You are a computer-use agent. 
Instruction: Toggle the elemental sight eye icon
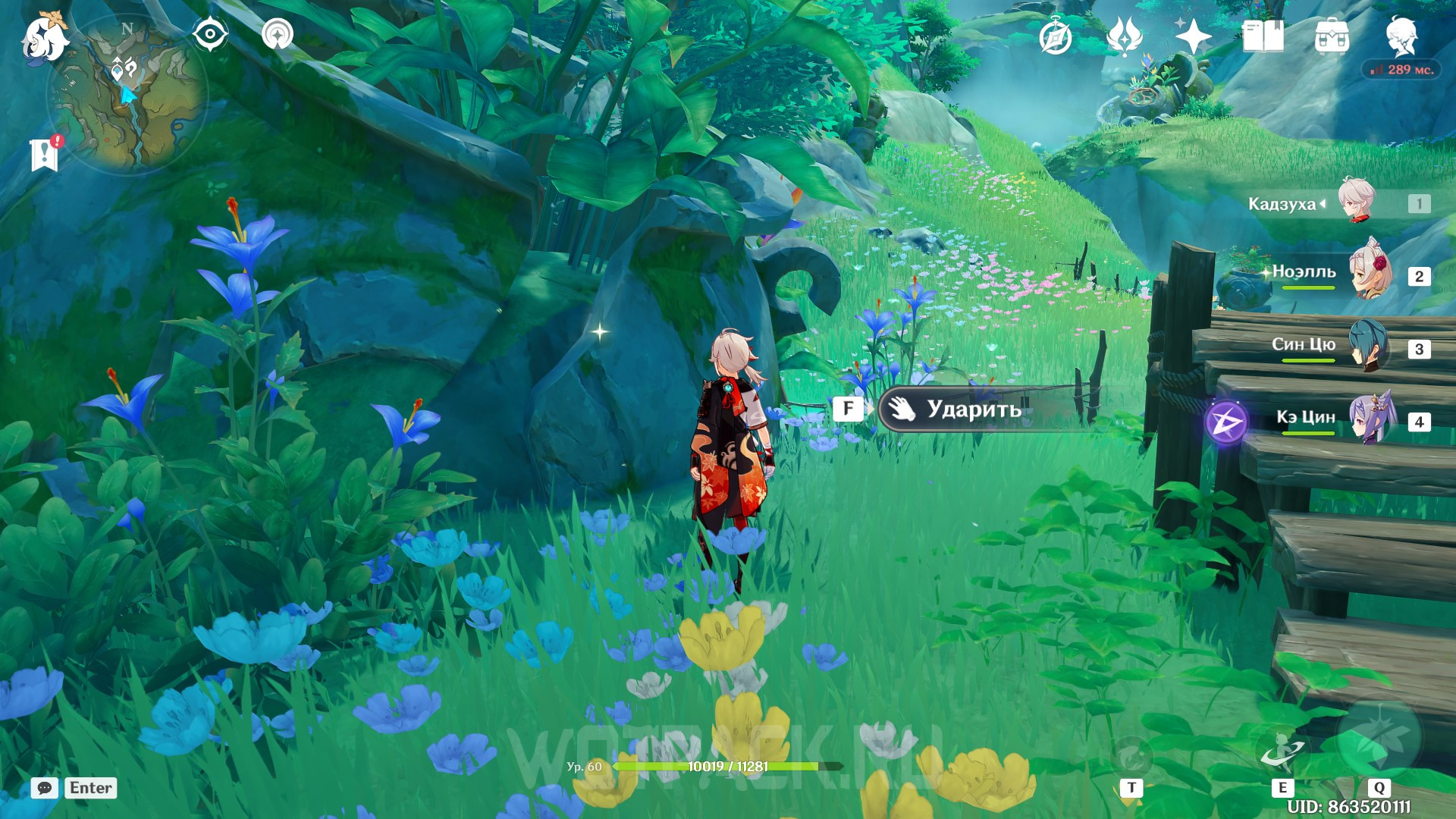210,34
